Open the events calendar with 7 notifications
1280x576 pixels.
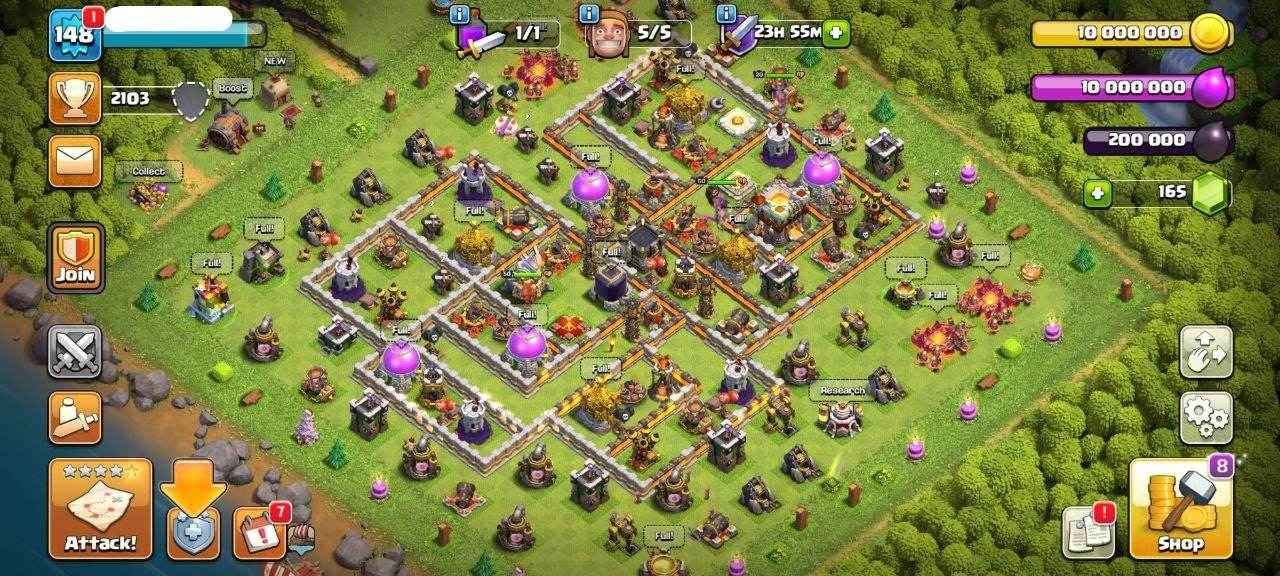(259, 532)
